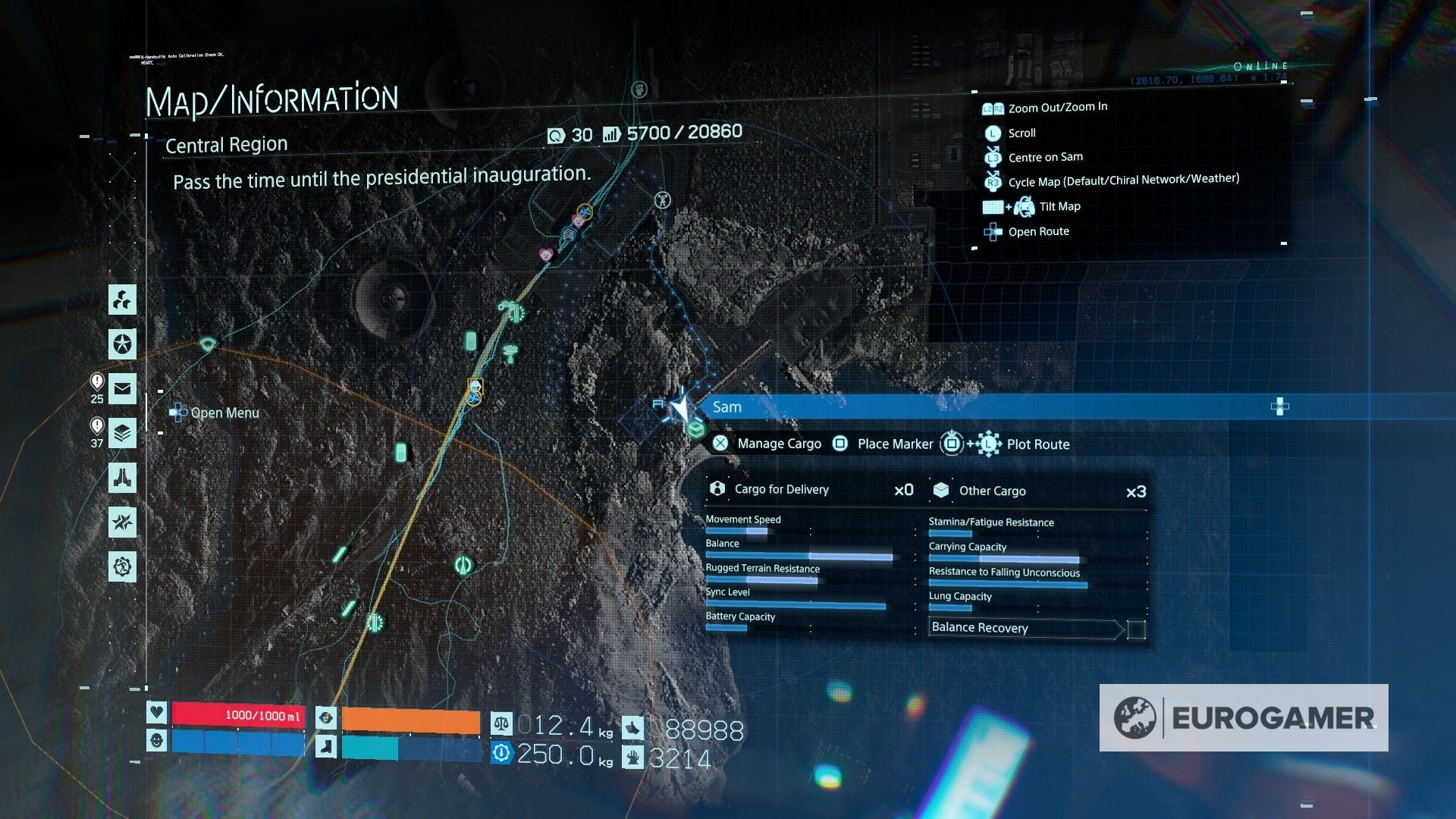Open the cargo layers icon in left sidebar
Image resolution: width=1456 pixels, height=819 pixels.
[121, 433]
